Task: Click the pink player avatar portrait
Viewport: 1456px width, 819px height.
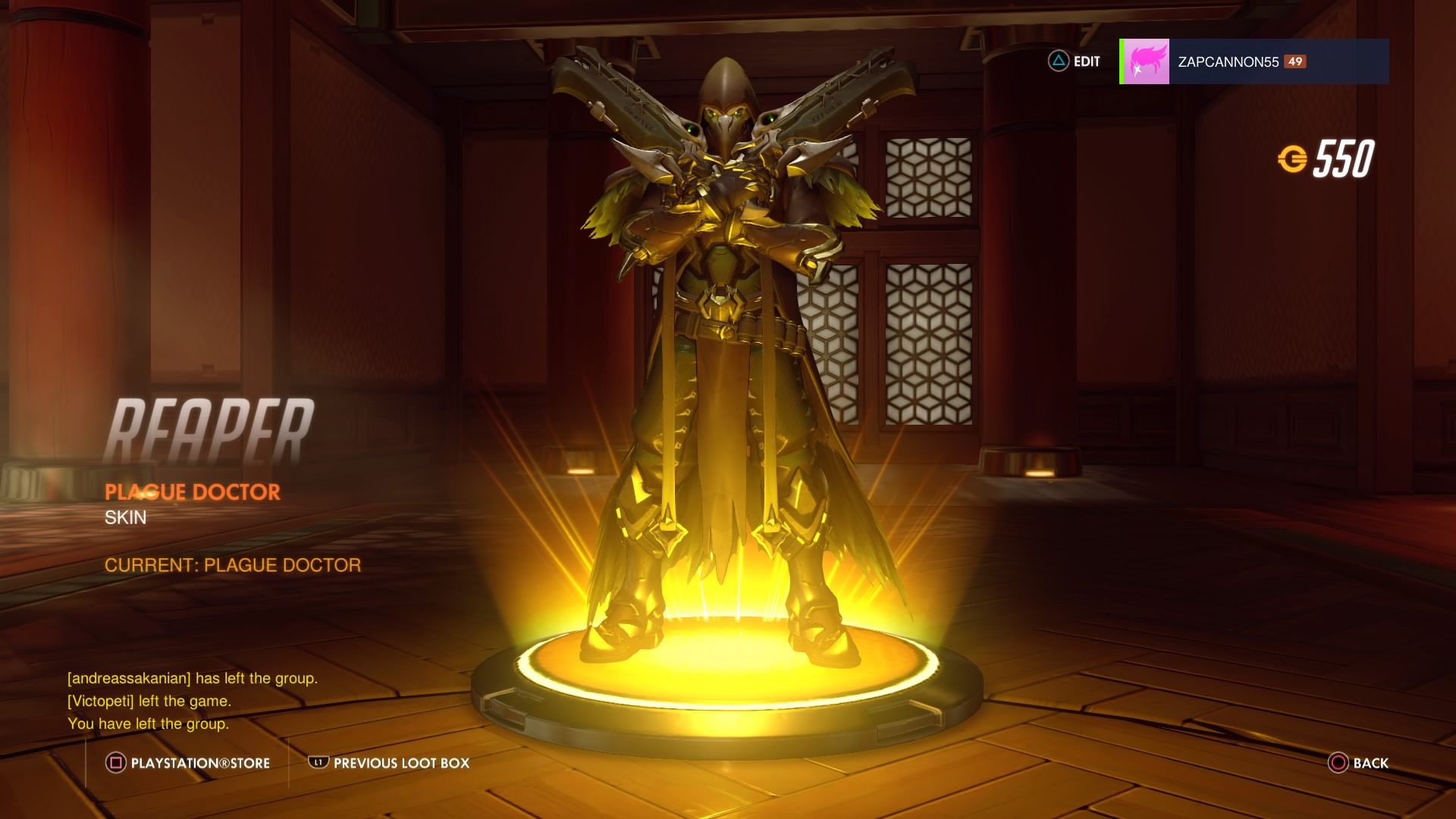Action: coord(1145,61)
